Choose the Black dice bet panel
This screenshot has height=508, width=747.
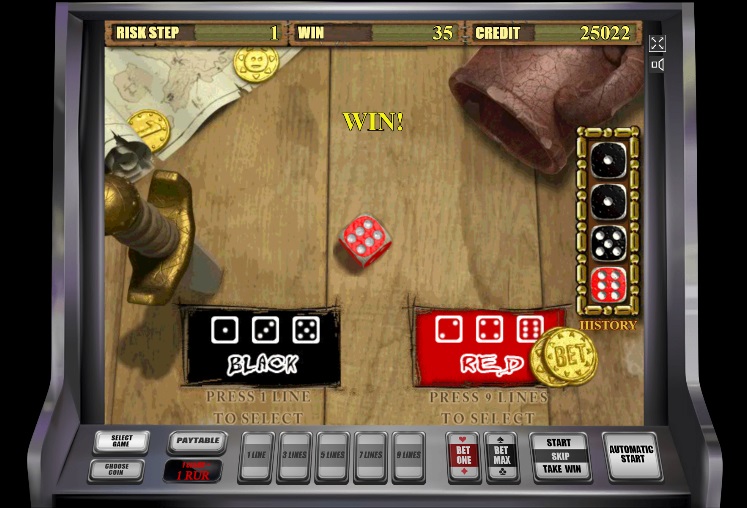coord(262,346)
